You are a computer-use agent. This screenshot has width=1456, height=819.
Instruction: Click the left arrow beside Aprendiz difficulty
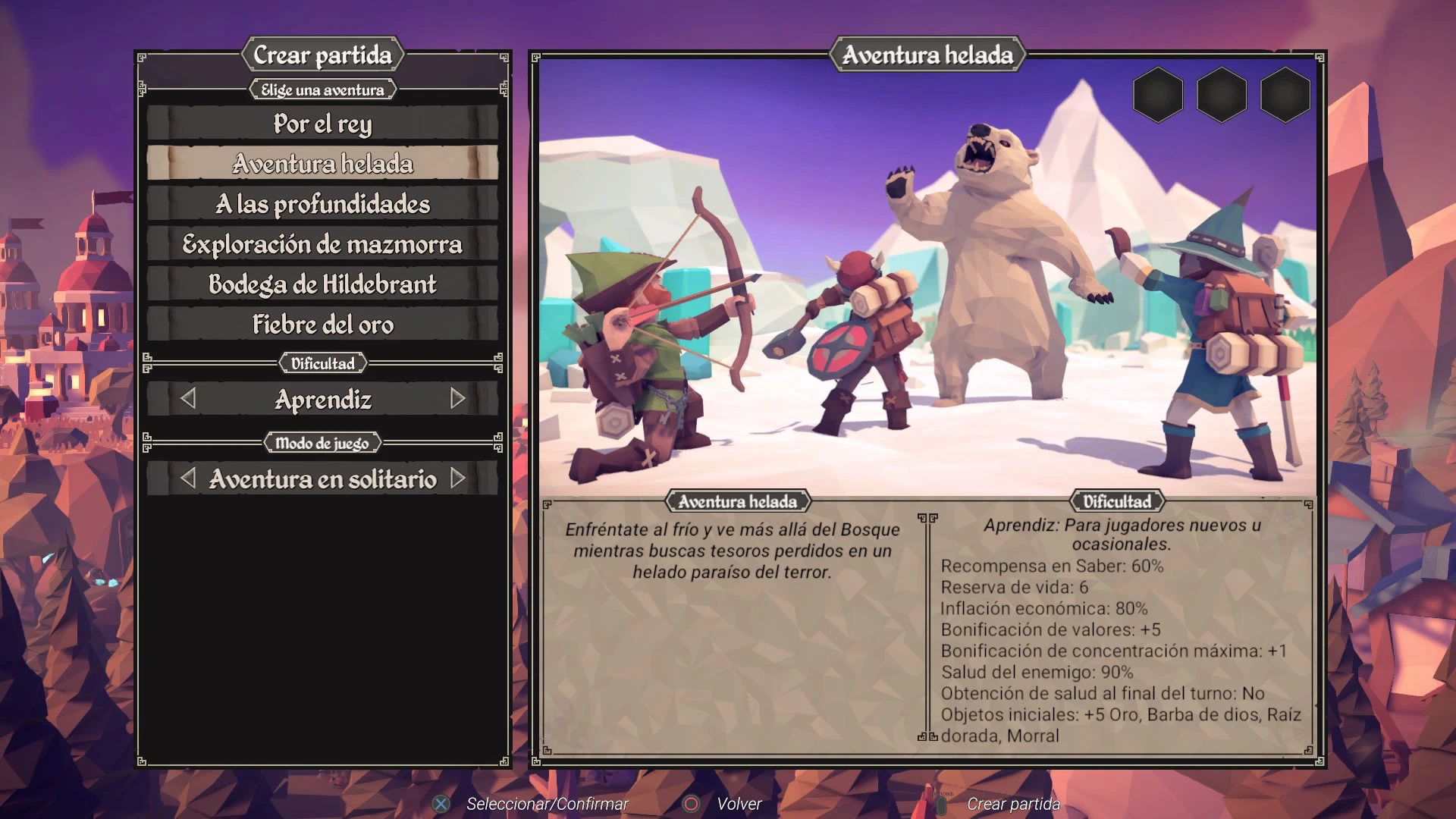point(188,399)
